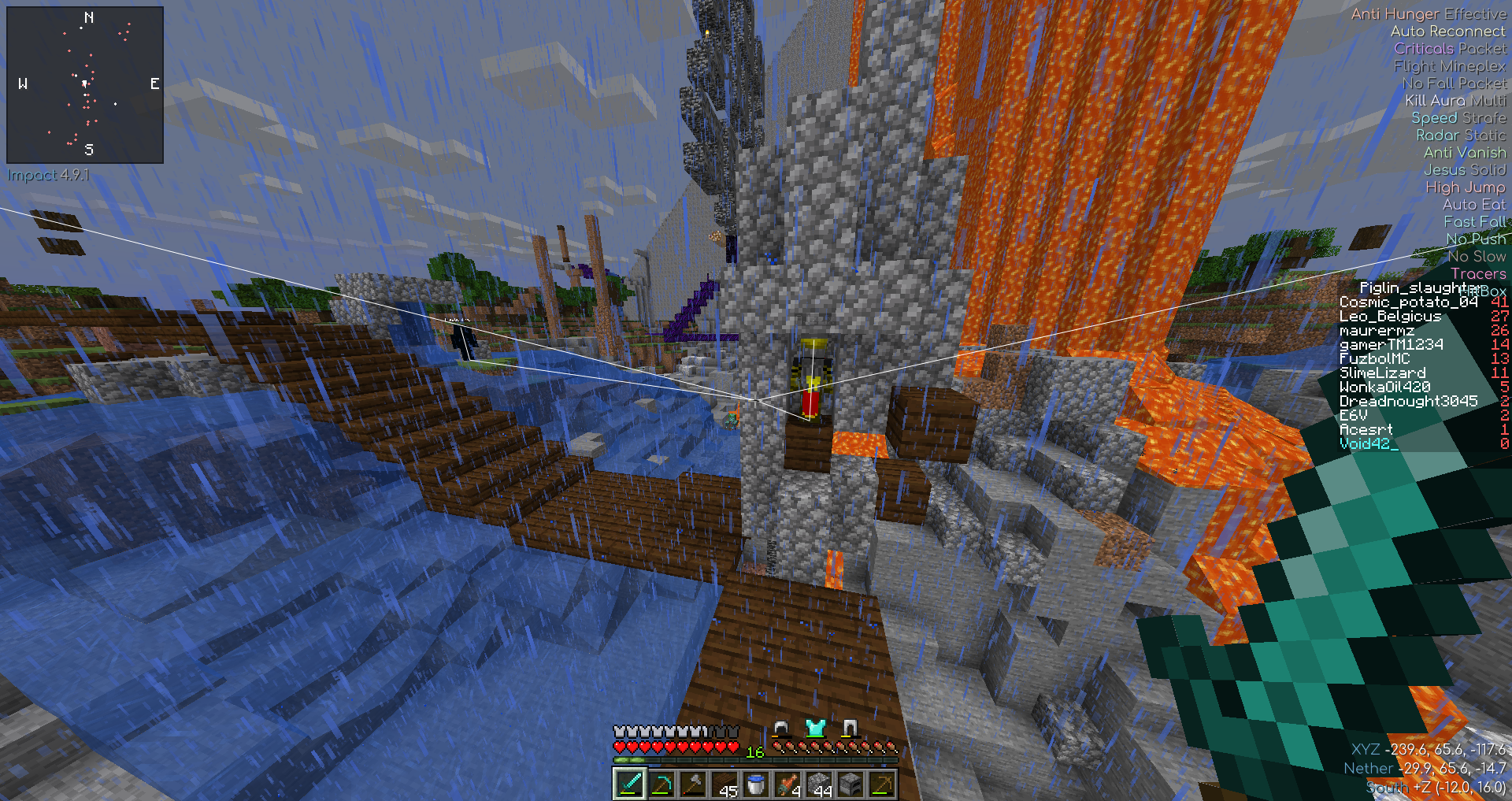This screenshot has height=801, width=1512.
Task: Click the diamond chestplate armor status icon
Action: 815,728
